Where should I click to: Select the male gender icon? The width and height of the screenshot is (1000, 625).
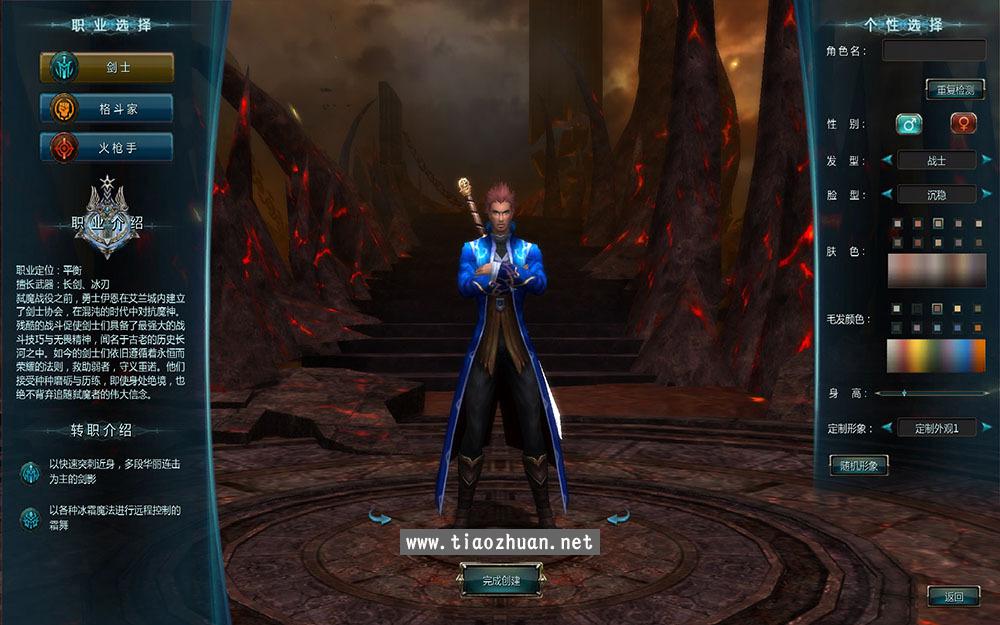(x=909, y=125)
